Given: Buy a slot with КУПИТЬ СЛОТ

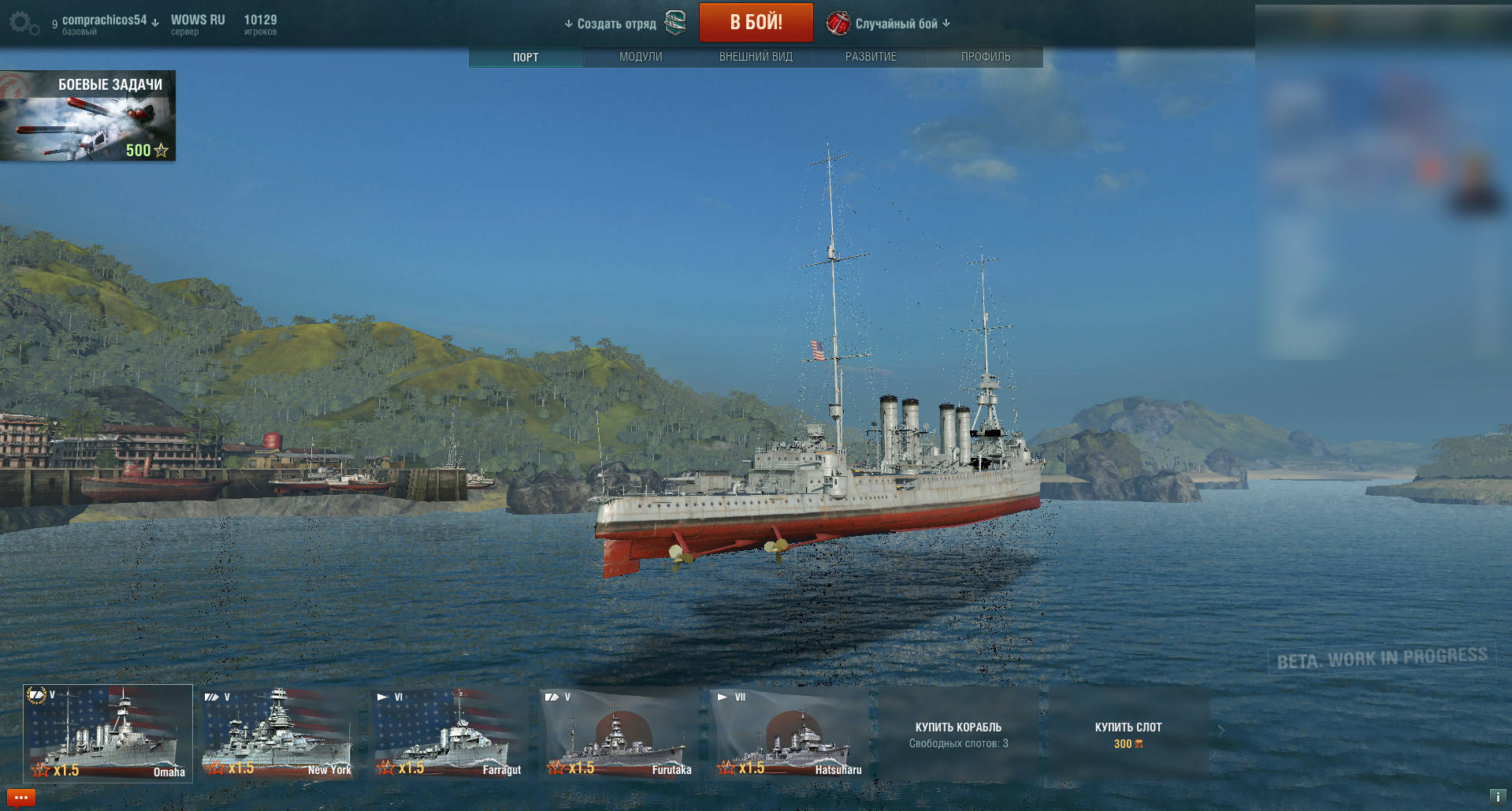Looking at the screenshot, I should (1128, 734).
